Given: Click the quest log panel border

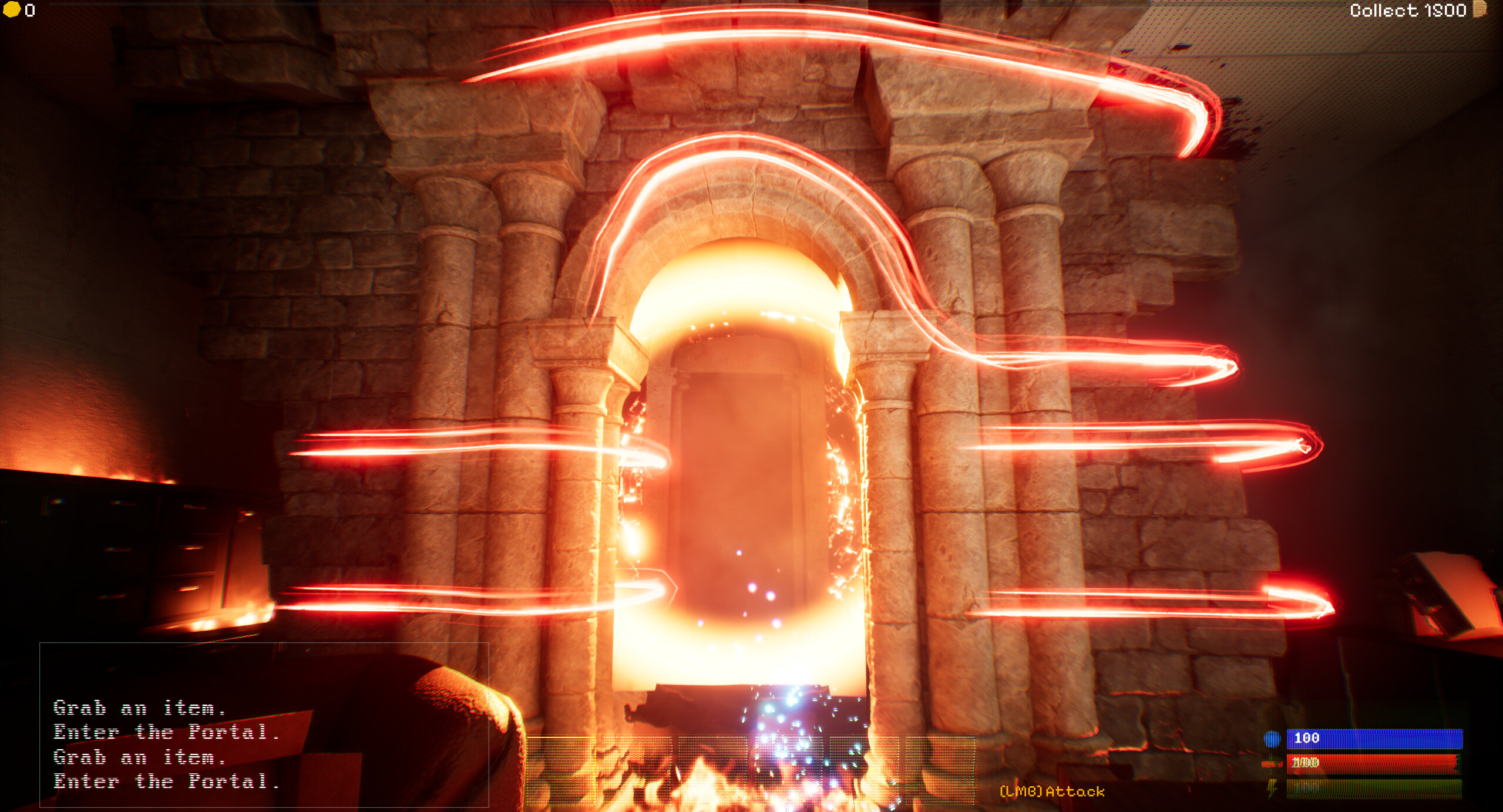Looking at the screenshot, I should 264,643.
